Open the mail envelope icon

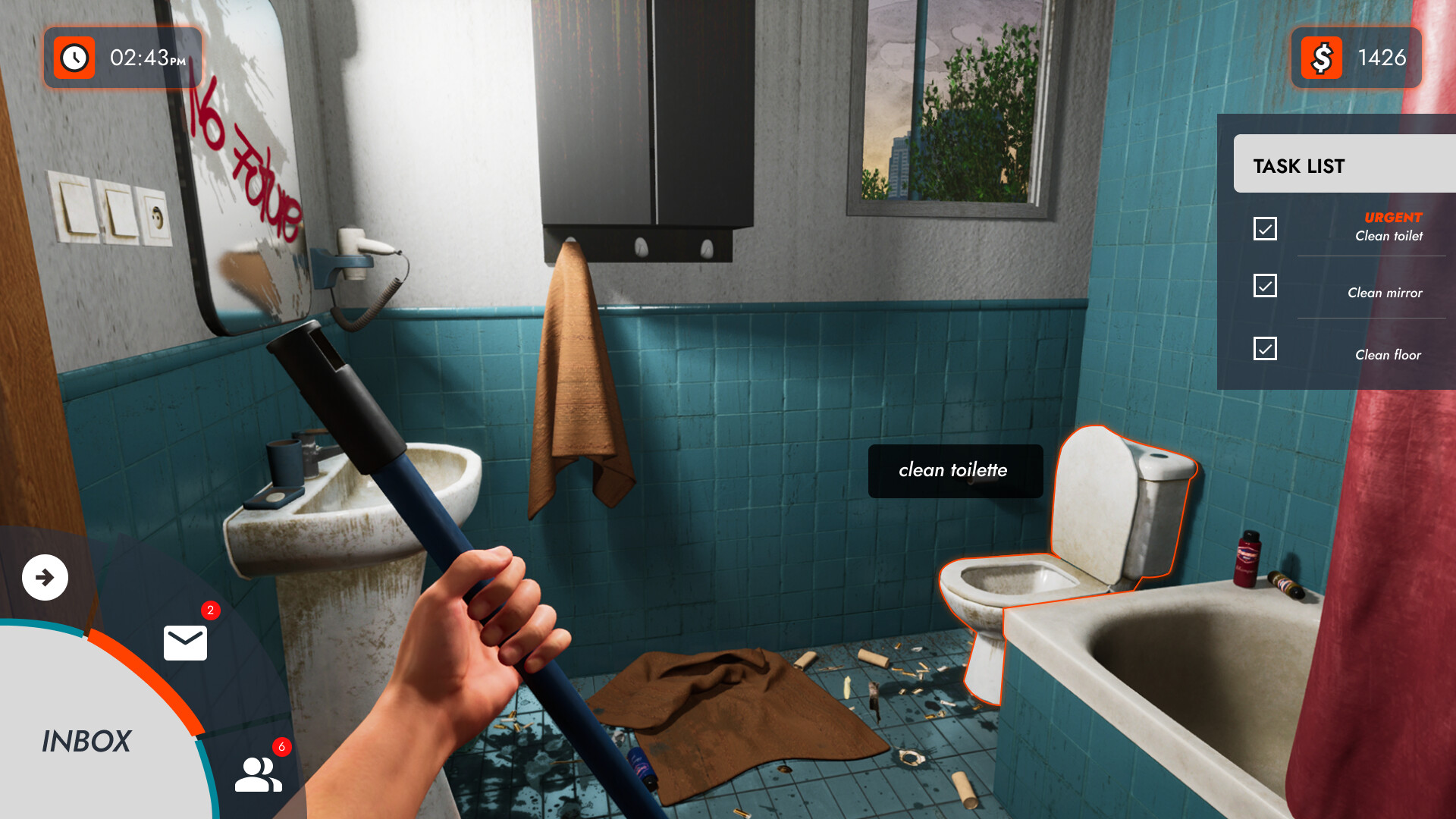click(x=184, y=642)
